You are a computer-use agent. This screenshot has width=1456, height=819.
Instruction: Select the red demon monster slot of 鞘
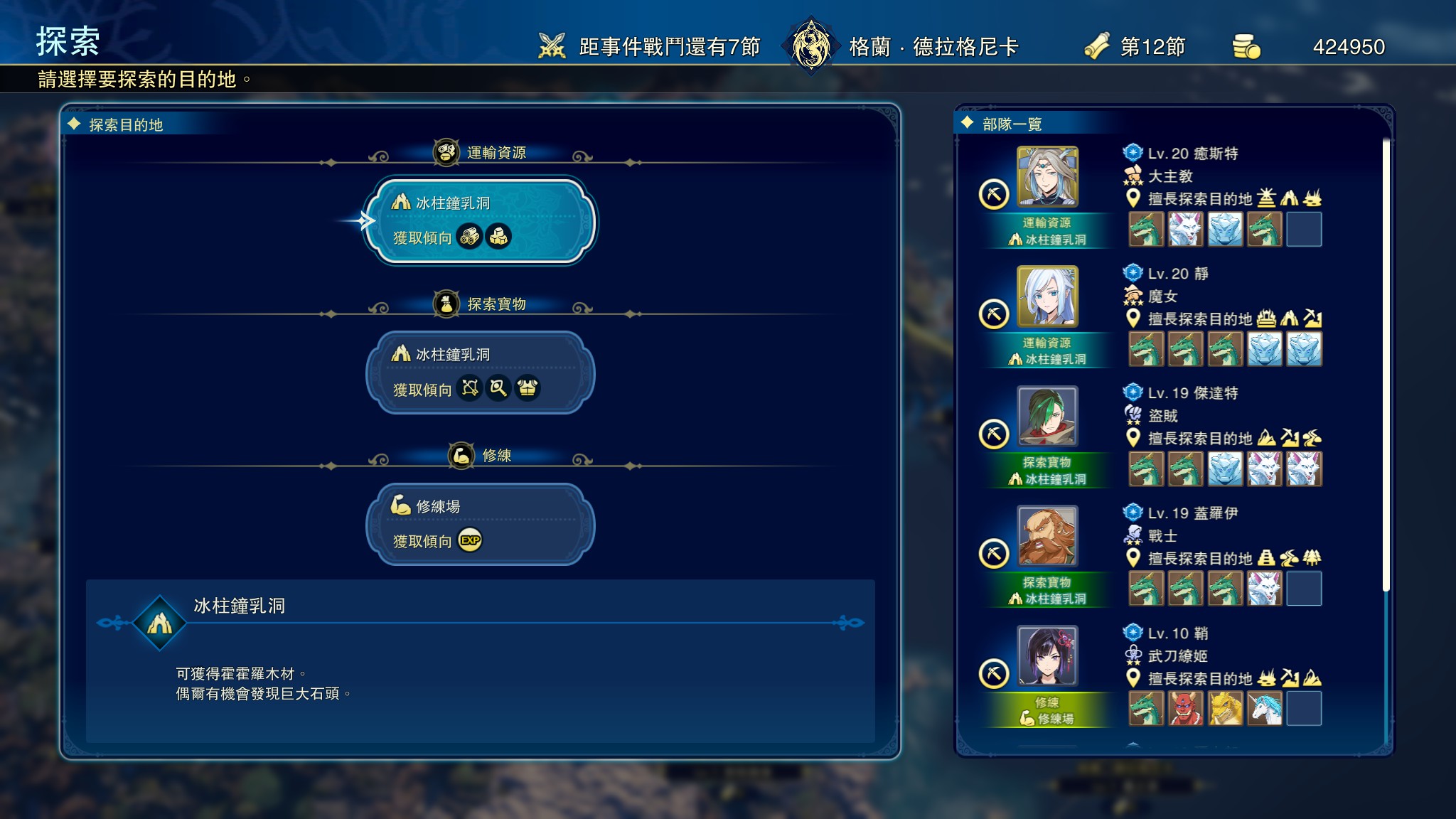pos(1186,708)
